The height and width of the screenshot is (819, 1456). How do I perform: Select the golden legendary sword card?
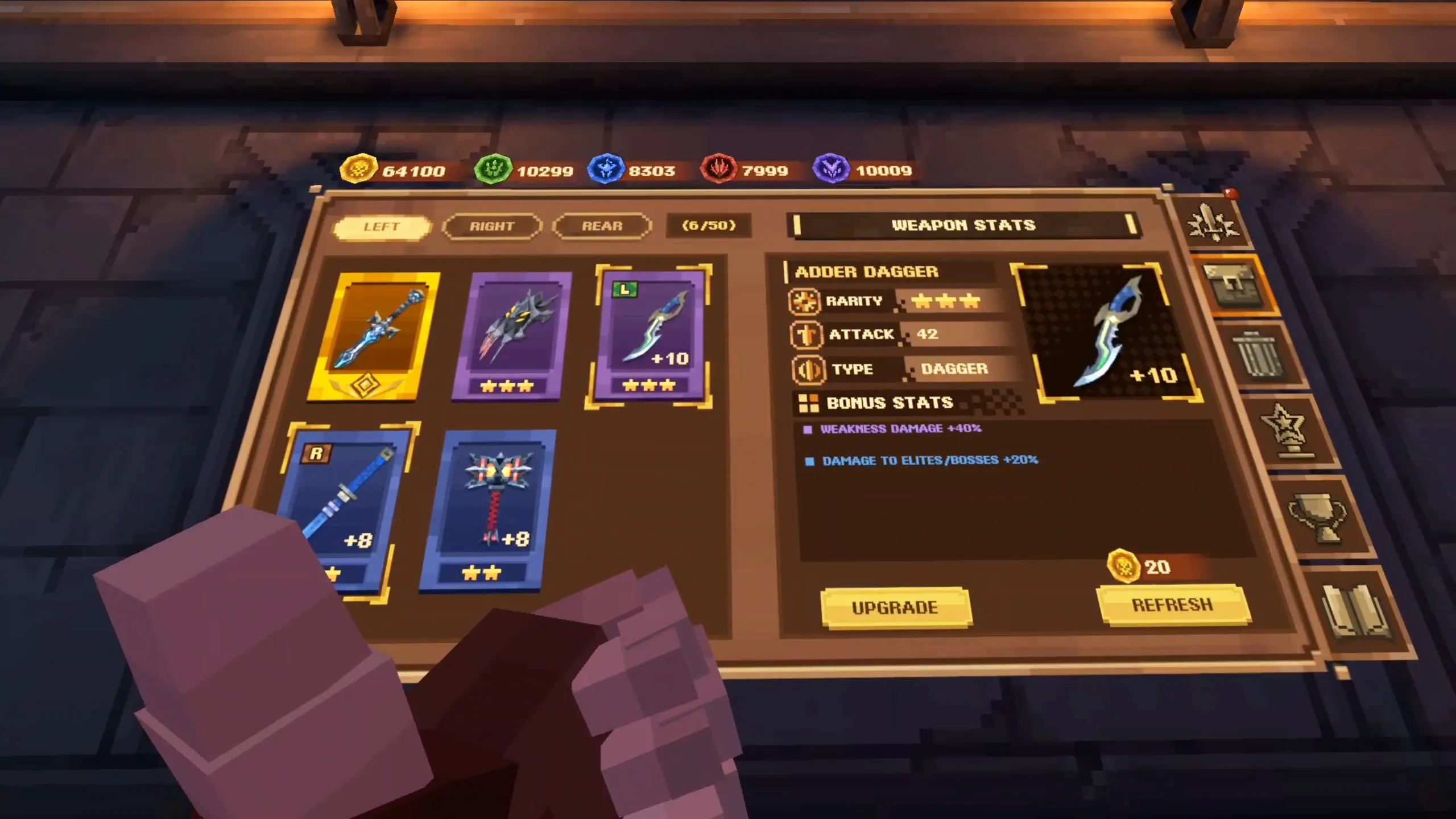[x=374, y=337]
